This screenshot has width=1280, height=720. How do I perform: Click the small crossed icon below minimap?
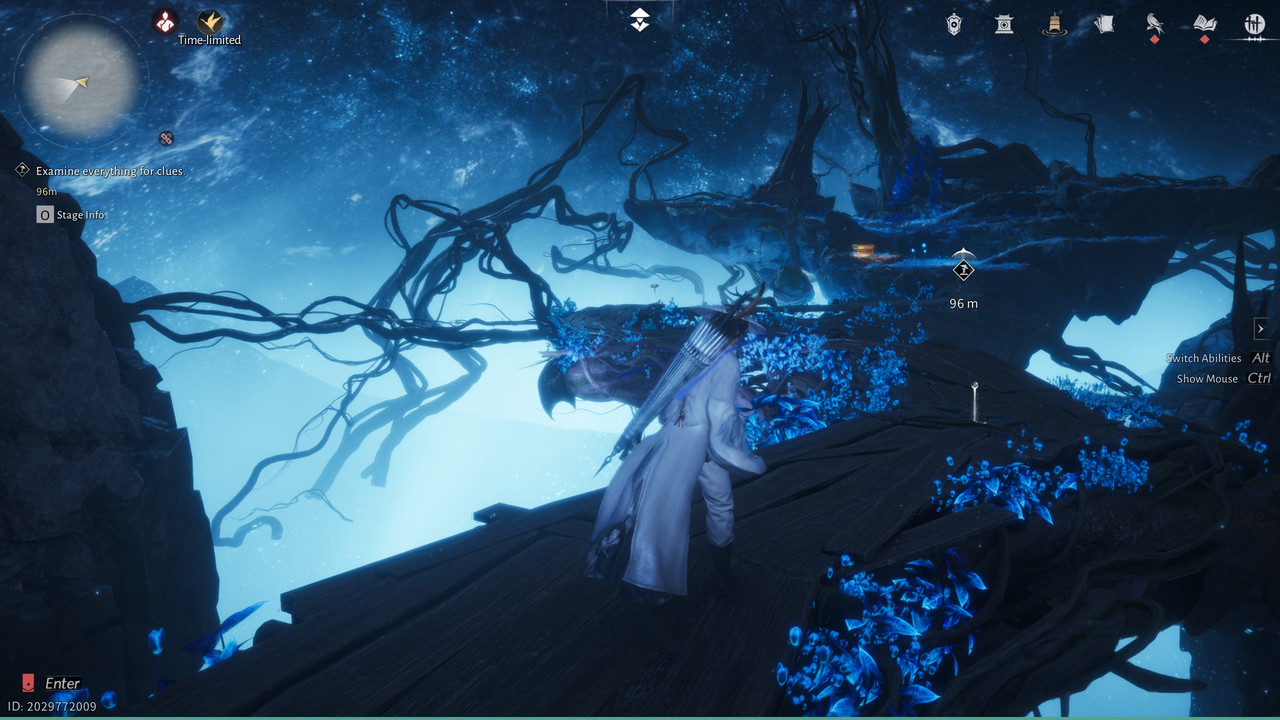tap(166, 139)
